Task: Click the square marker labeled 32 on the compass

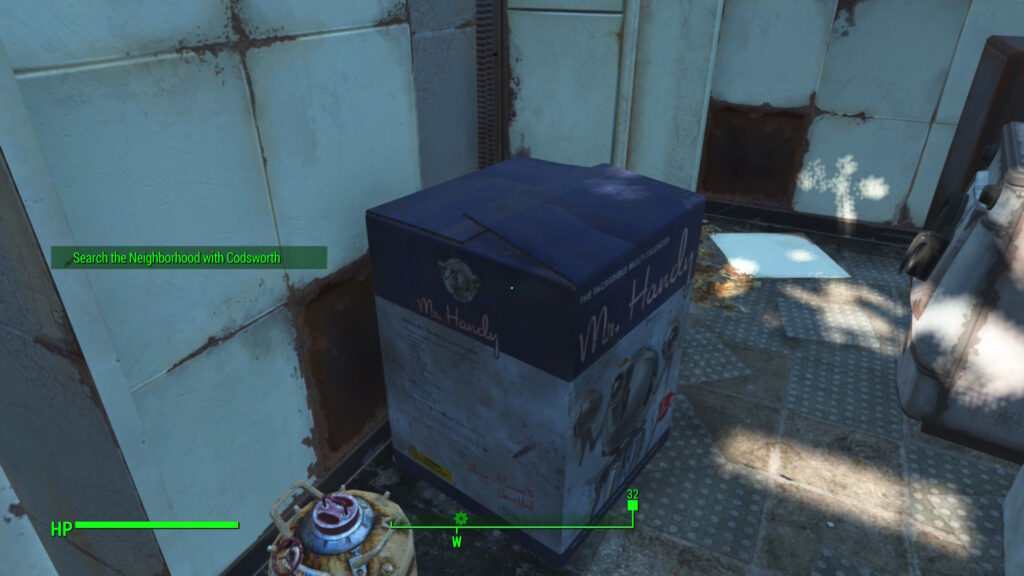Action: coord(632,506)
